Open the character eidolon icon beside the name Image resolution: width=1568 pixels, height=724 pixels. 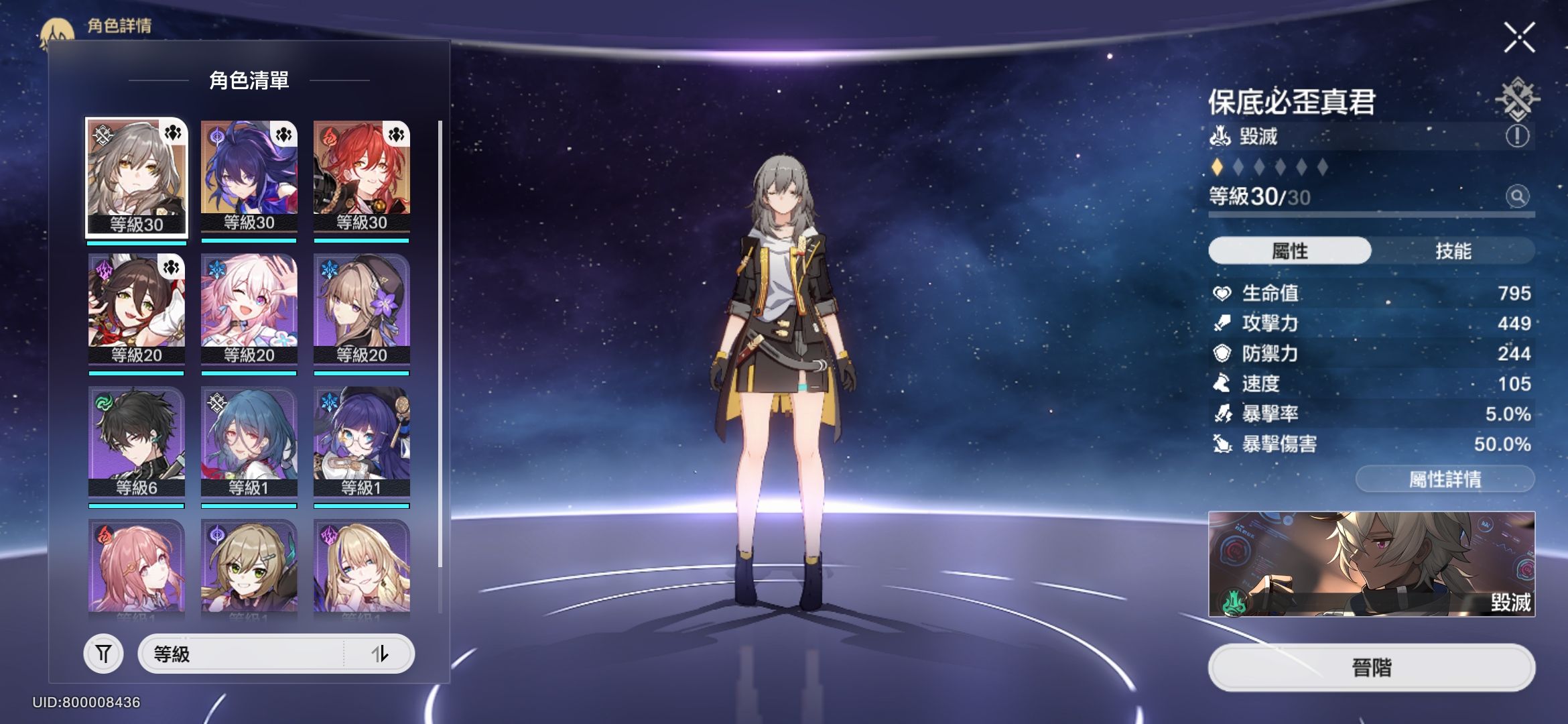pos(1518,102)
